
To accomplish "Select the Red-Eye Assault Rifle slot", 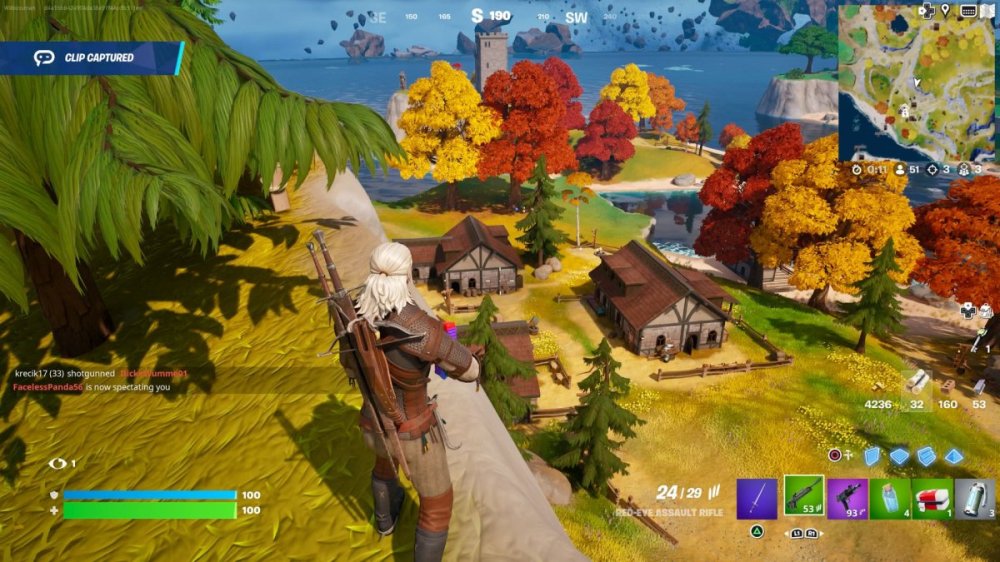I will [x=803, y=497].
